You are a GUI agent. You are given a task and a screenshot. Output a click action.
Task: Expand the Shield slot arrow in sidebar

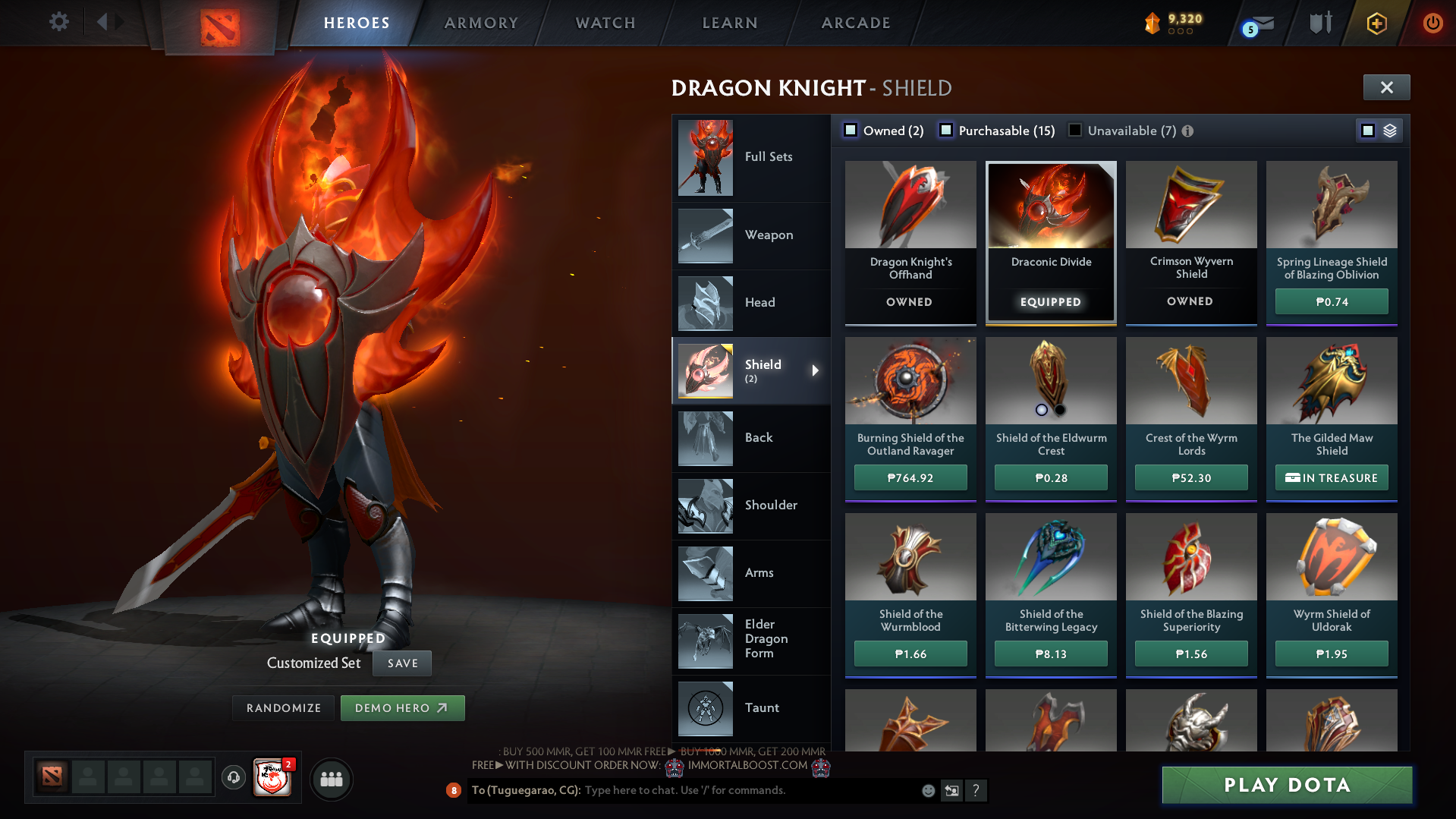coord(816,371)
